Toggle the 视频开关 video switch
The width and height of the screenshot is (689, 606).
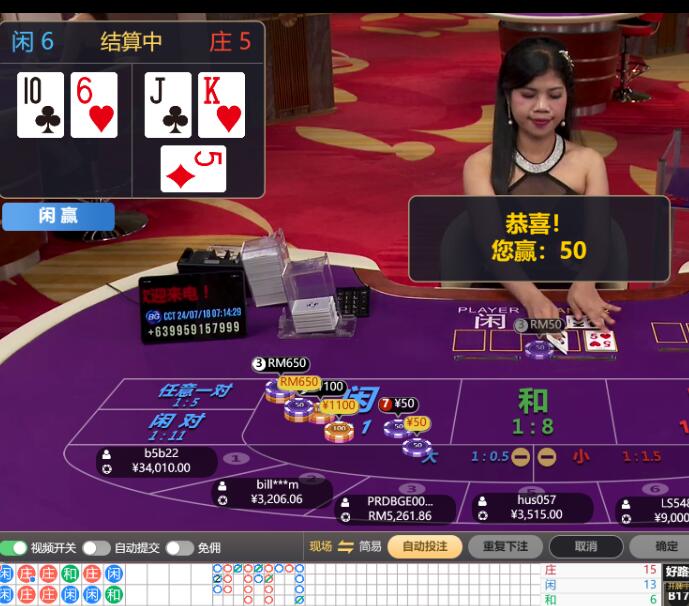[x=14, y=548]
